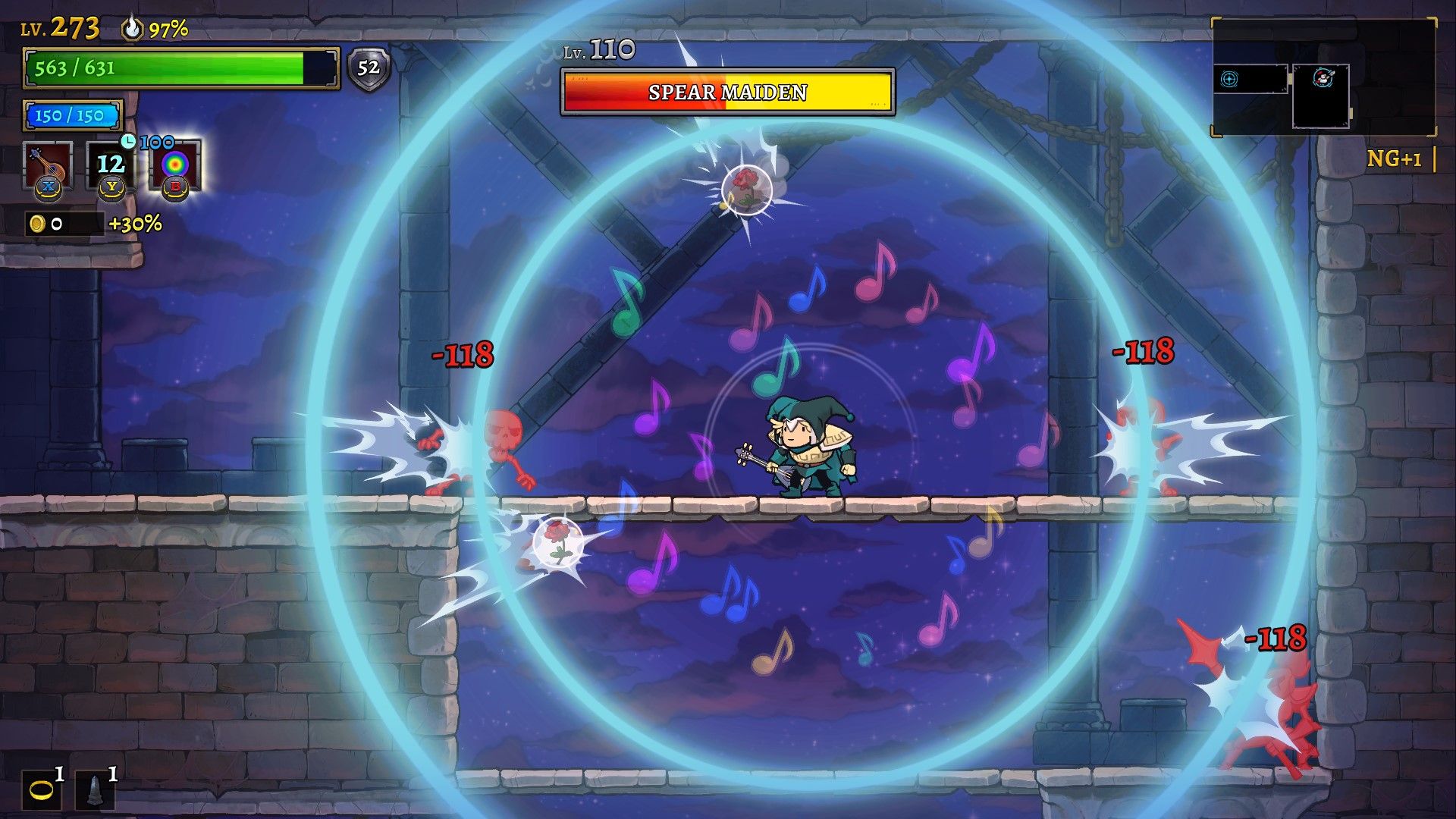This screenshot has width=1456, height=819.
Task: Cast the rainbow circle spell
Action: (x=175, y=165)
